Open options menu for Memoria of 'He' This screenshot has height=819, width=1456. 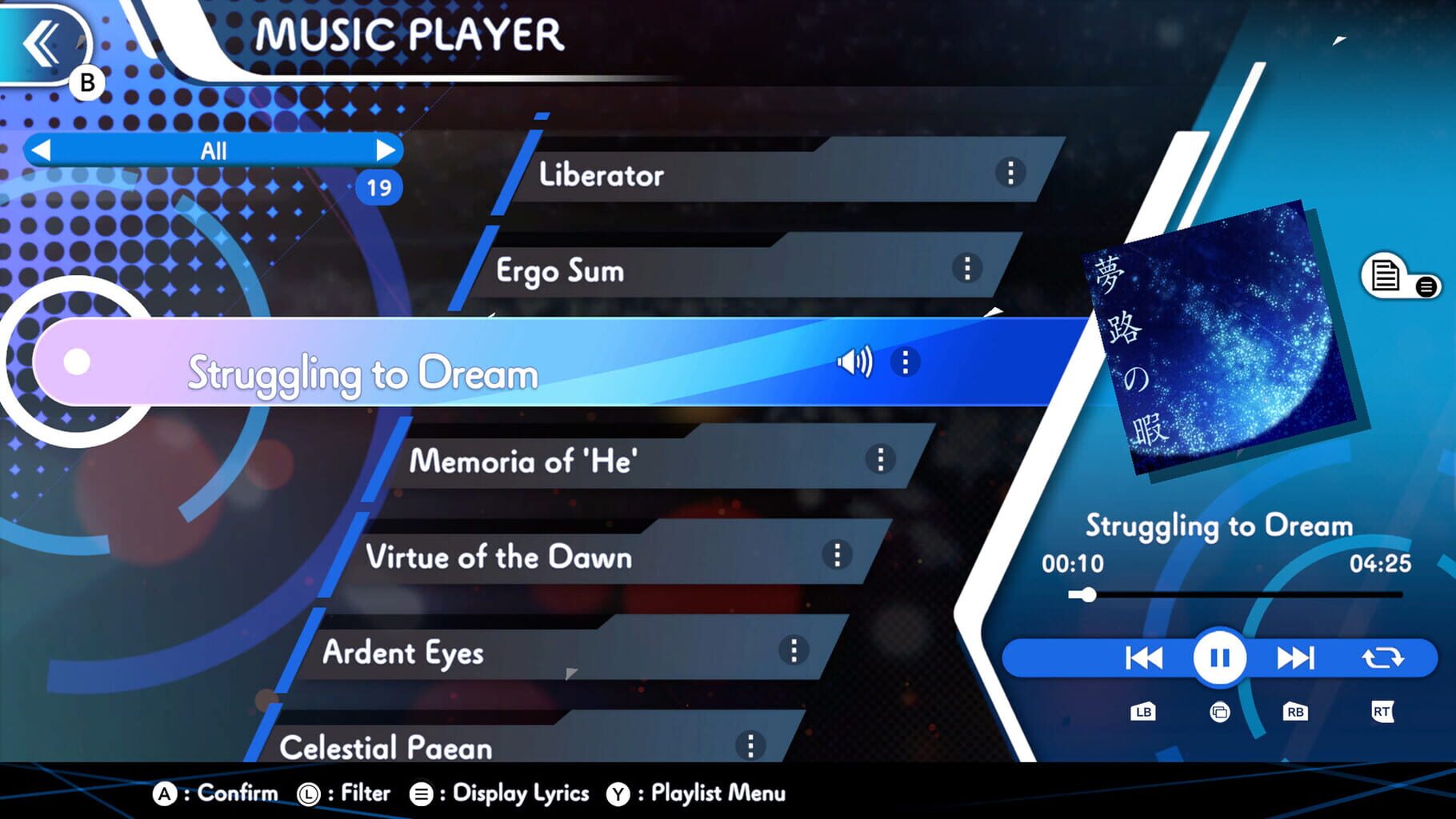[x=880, y=460]
